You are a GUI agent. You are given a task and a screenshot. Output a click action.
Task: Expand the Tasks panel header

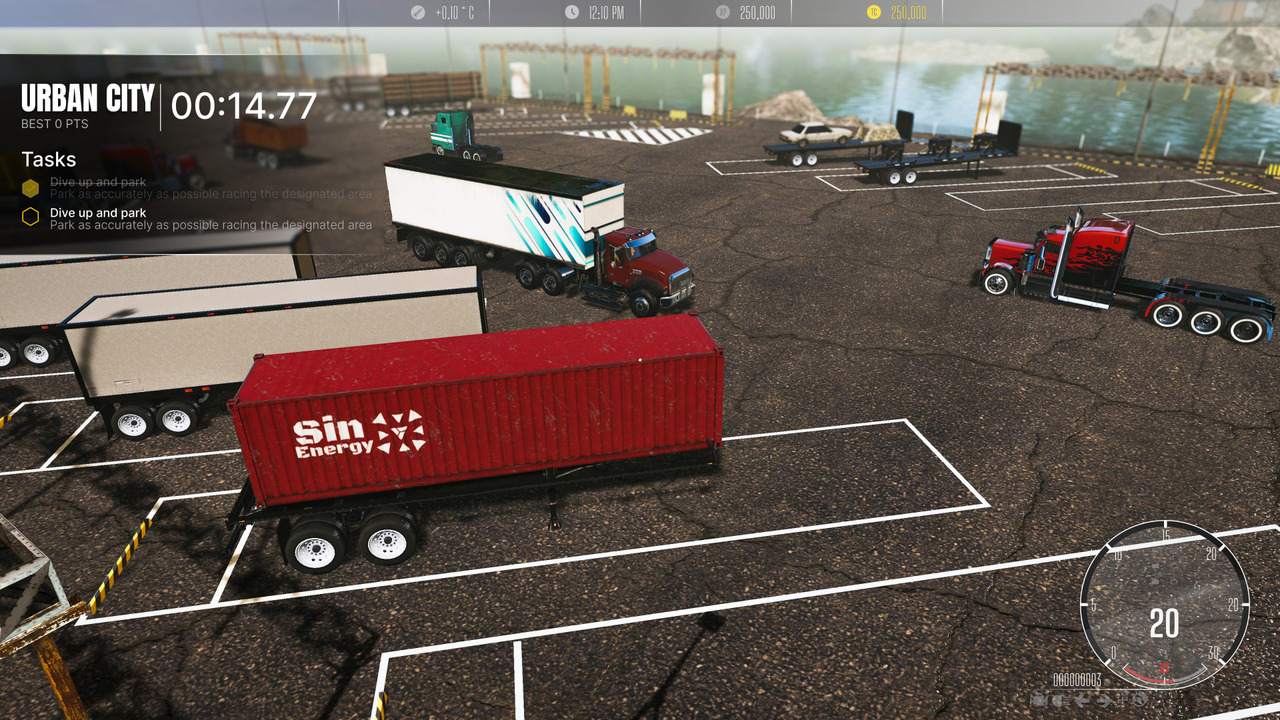48,159
